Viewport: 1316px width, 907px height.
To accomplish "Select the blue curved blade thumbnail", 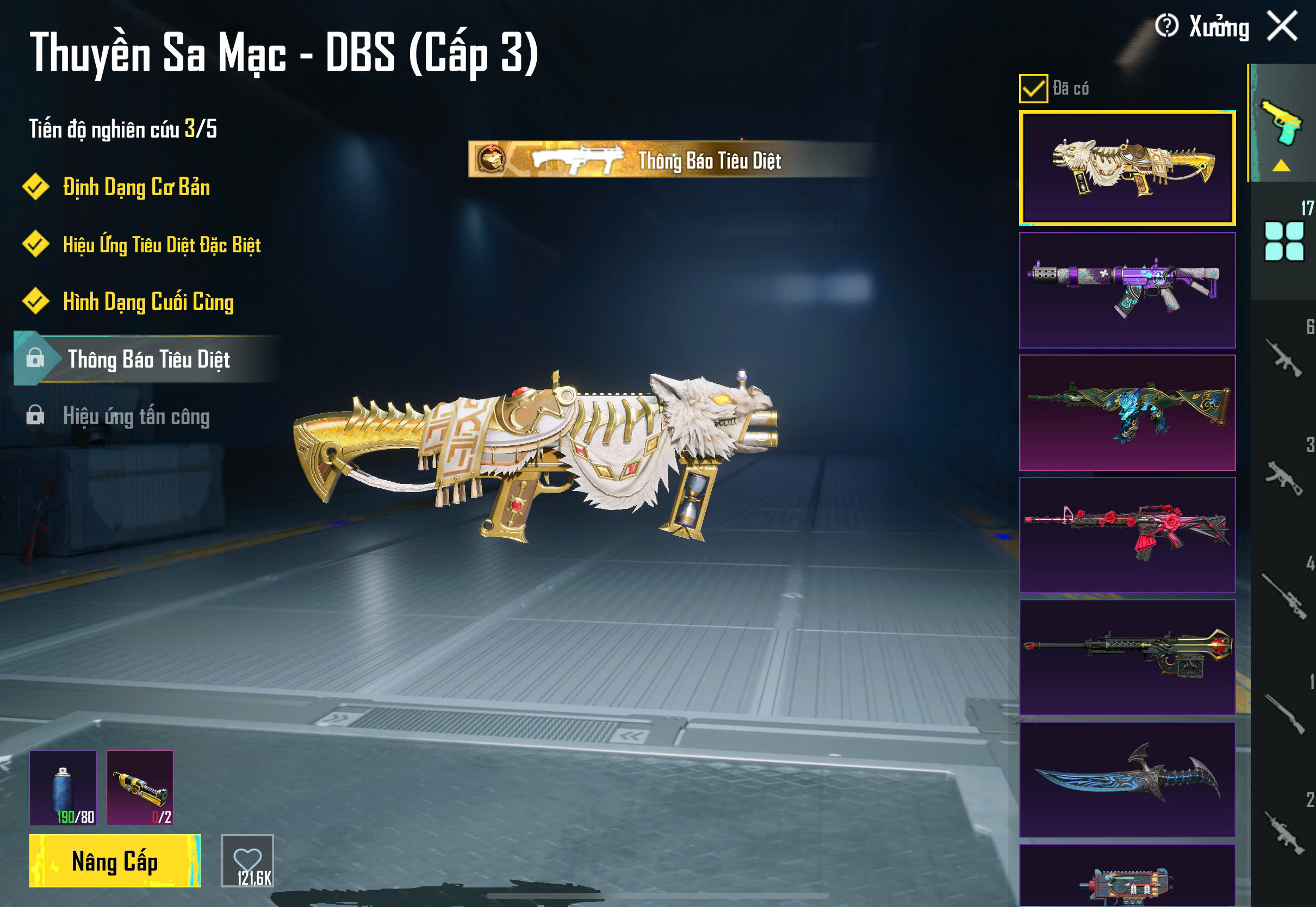I will click(x=1127, y=779).
